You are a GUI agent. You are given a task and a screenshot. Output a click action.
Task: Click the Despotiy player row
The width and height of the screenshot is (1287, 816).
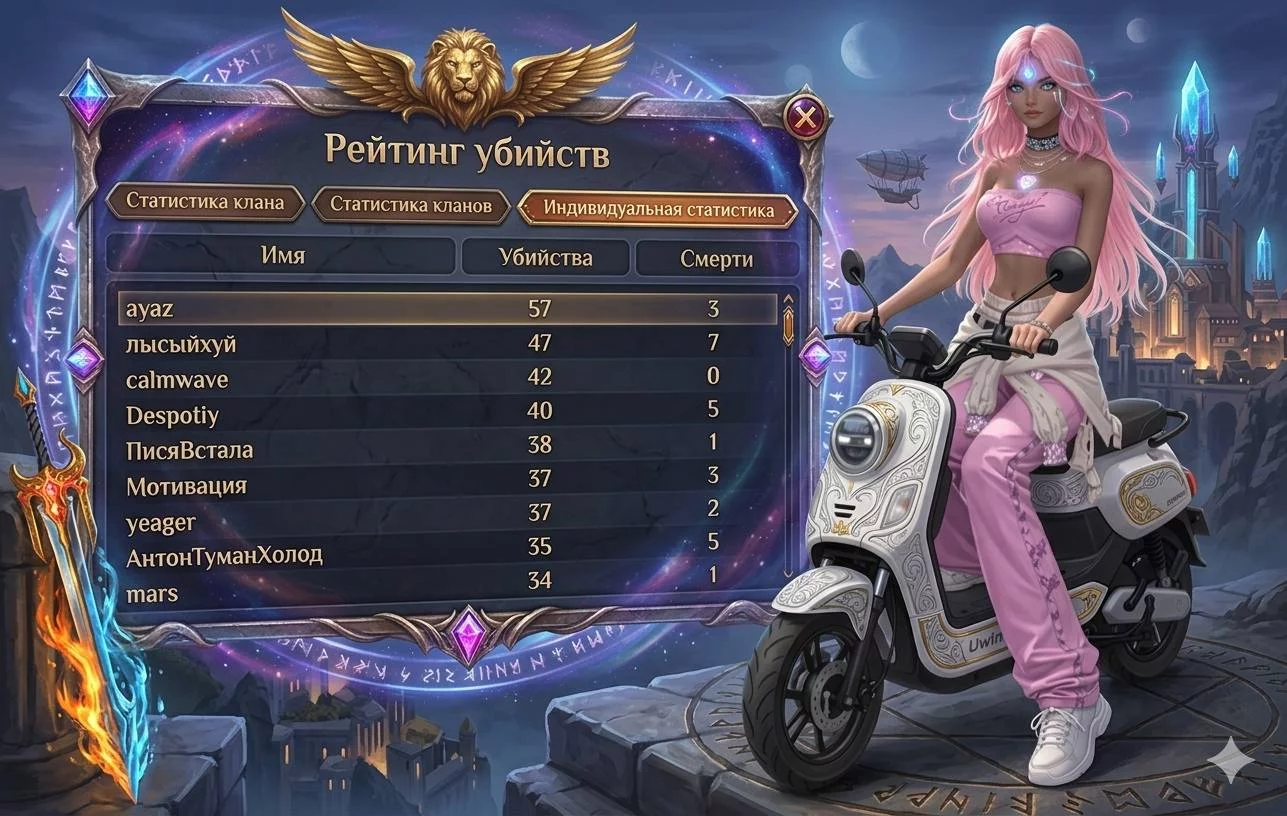(x=446, y=413)
